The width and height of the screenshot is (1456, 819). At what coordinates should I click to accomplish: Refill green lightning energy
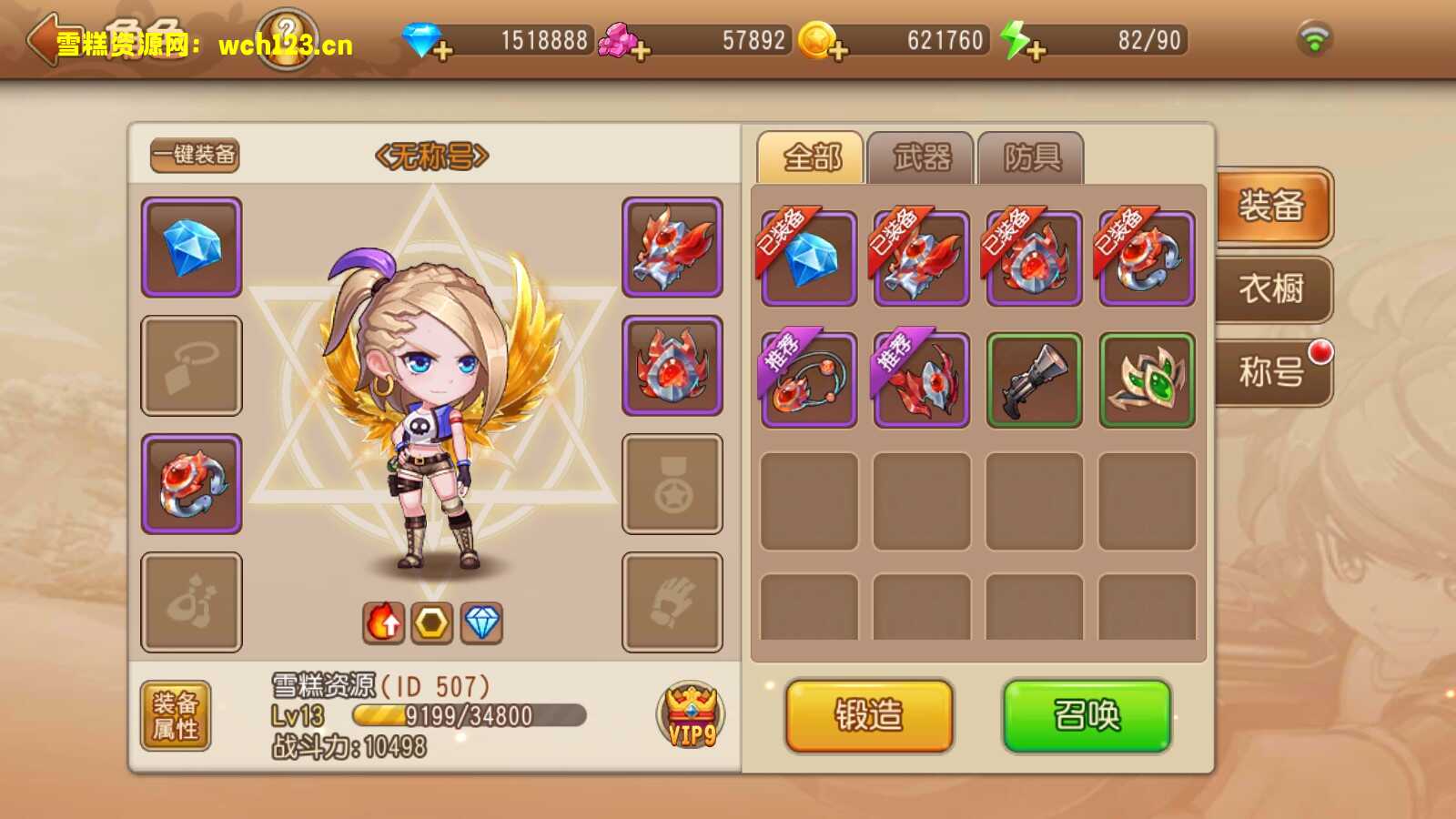click(x=1035, y=49)
